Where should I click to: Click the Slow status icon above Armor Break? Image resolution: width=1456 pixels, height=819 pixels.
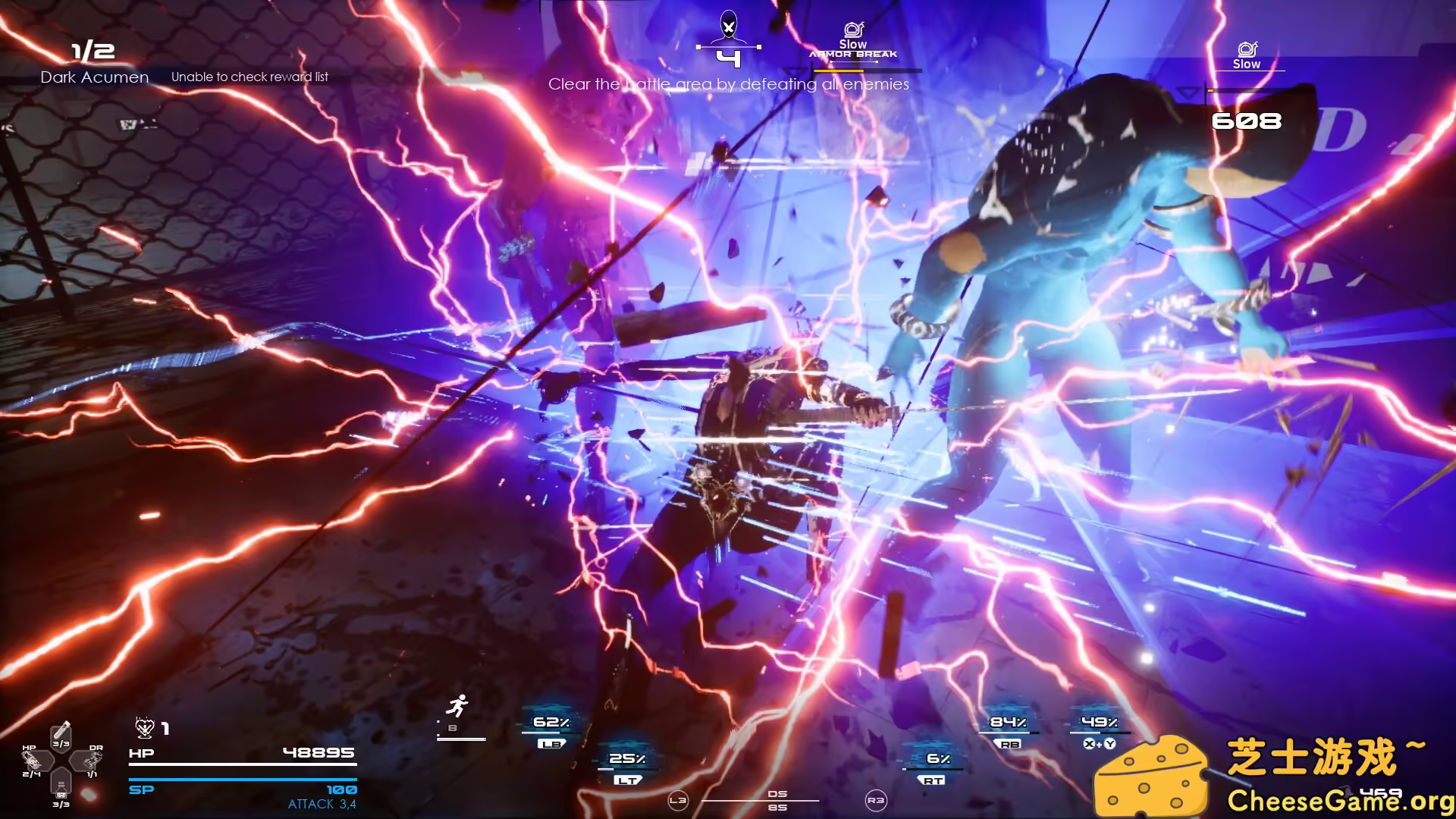point(853,30)
